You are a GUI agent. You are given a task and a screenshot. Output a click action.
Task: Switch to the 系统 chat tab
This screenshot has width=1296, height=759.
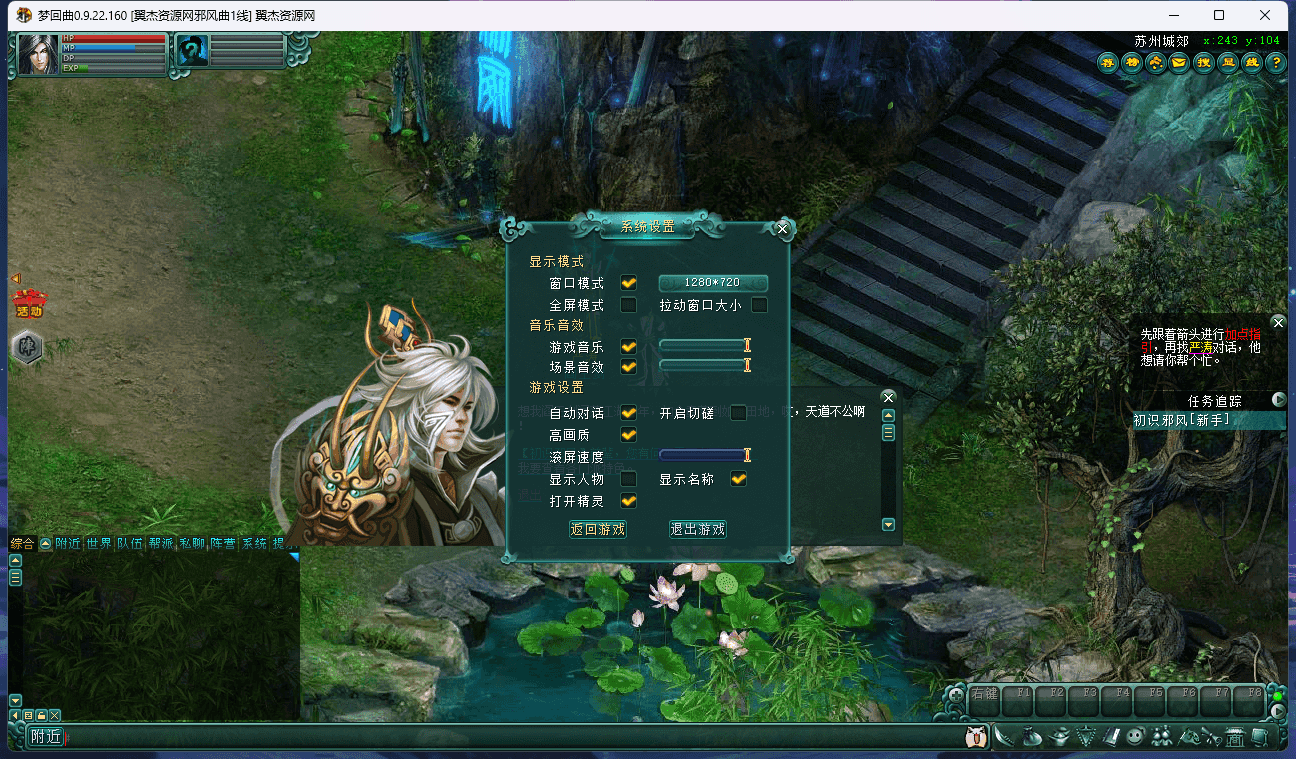(255, 543)
